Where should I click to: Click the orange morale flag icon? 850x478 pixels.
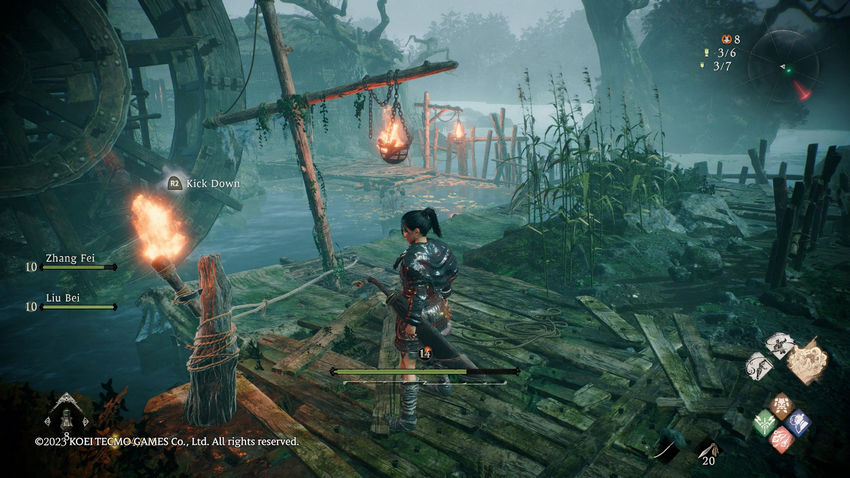click(726, 39)
